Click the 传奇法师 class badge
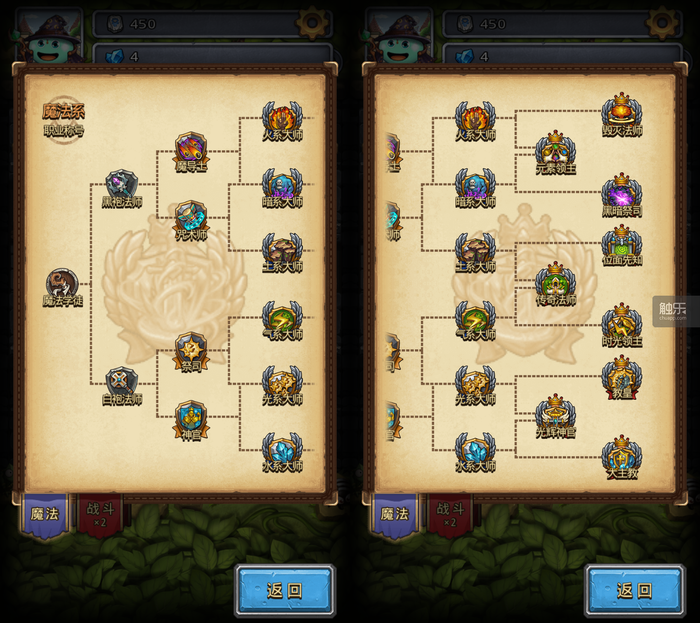The width and height of the screenshot is (700, 623). 555,281
